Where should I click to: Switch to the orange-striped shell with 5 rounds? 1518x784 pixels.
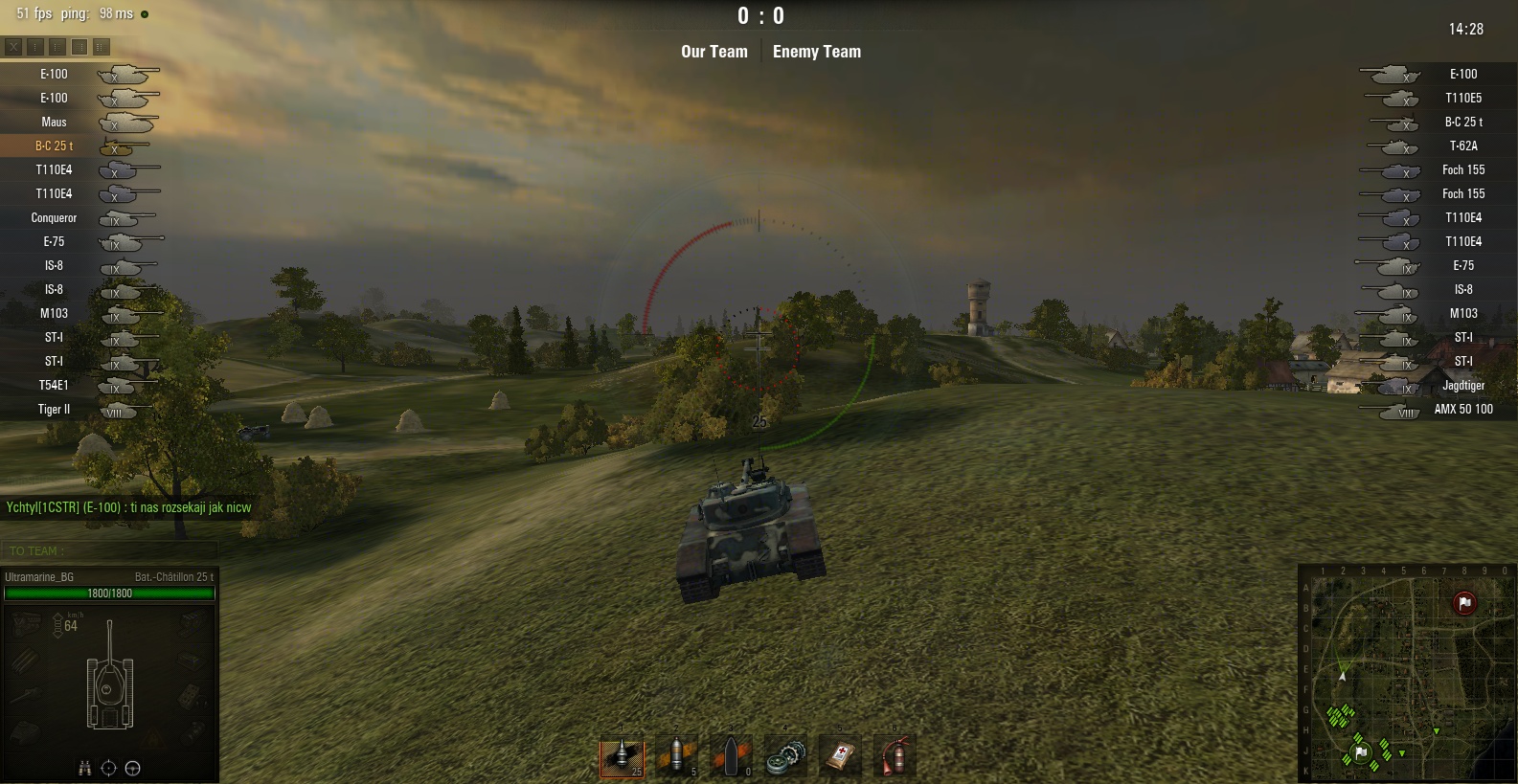[676, 756]
